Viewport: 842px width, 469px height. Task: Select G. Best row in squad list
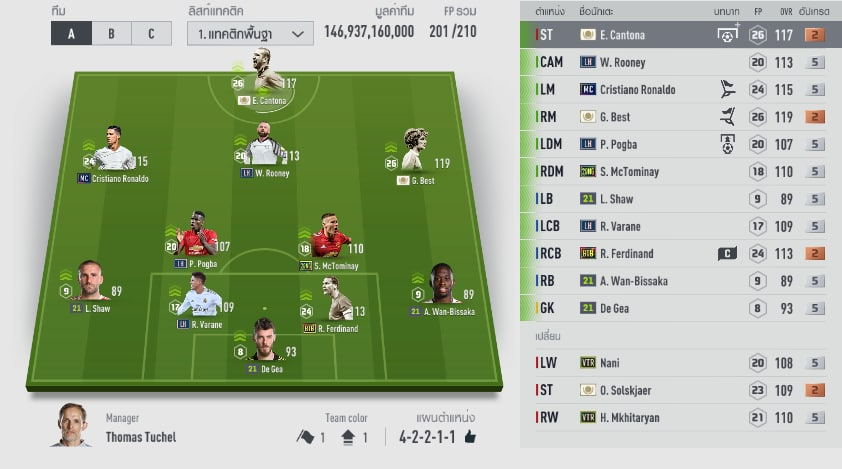point(680,117)
